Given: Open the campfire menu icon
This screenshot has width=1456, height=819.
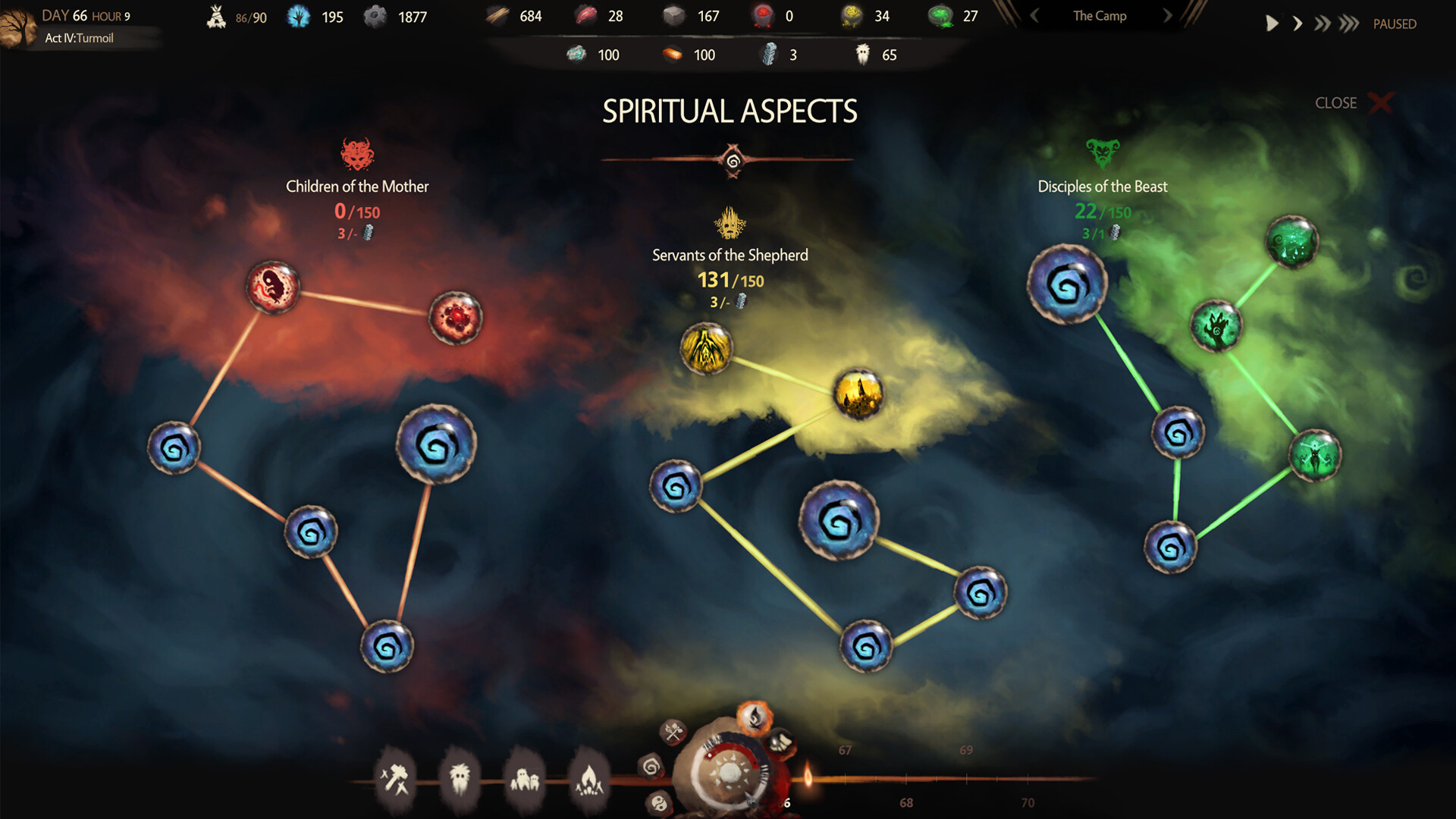Looking at the screenshot, I should [589, 778].
